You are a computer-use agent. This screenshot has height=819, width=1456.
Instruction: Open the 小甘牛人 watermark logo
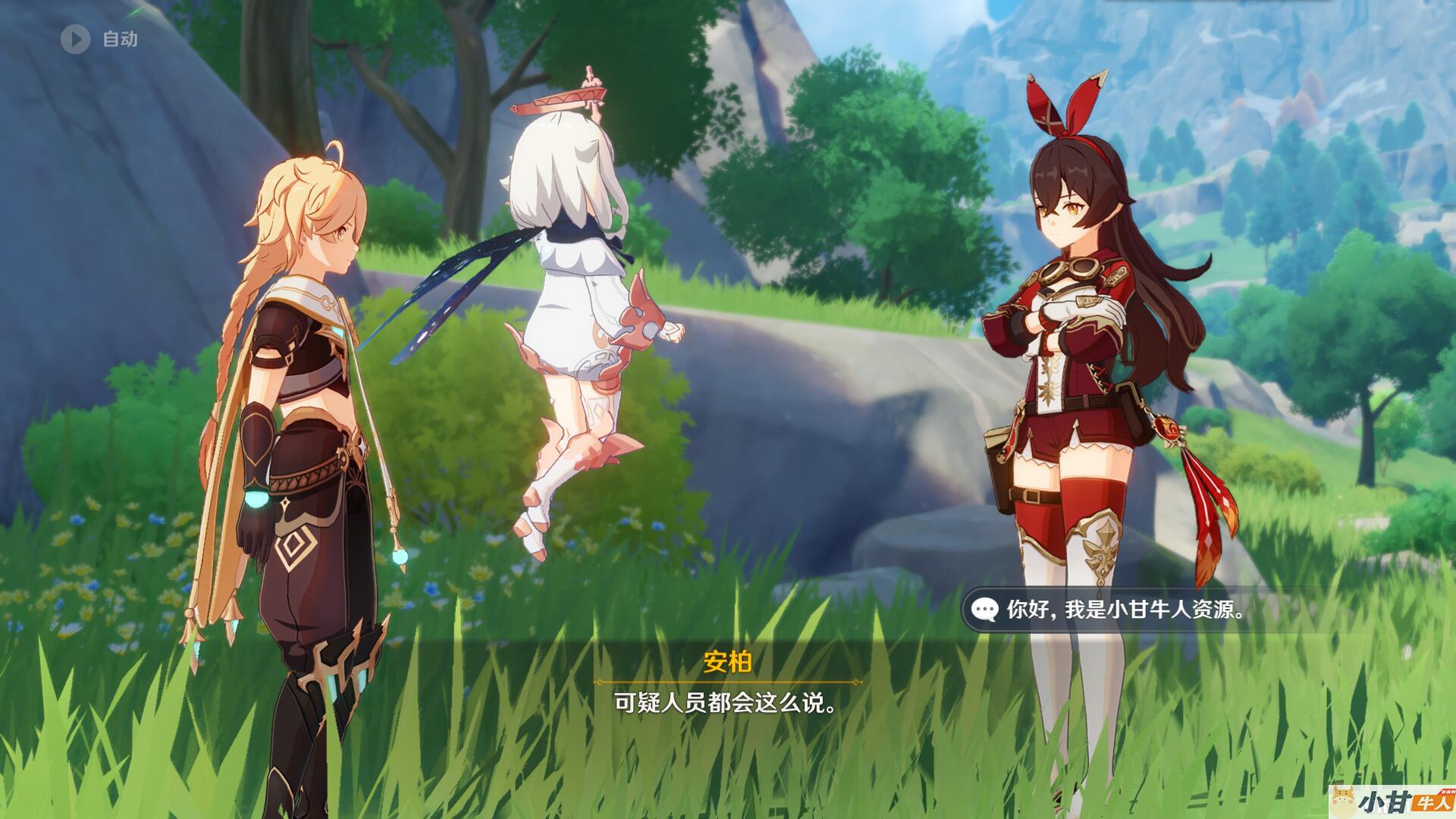[x=1392, y=801]
